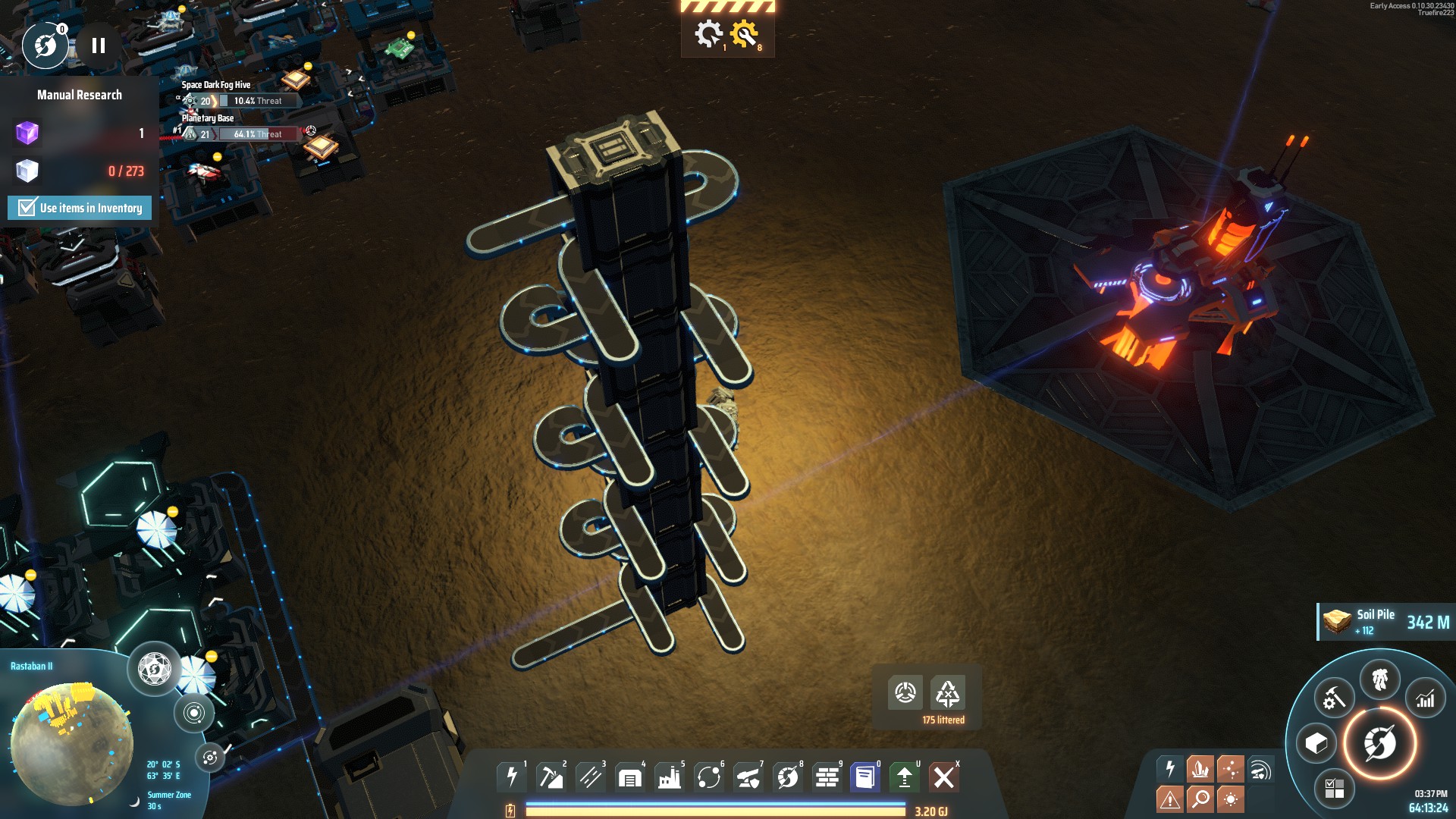The image size is (1456, 819).
Task: Select the conveyor belt build category
Action: click(x=591, y=777)
